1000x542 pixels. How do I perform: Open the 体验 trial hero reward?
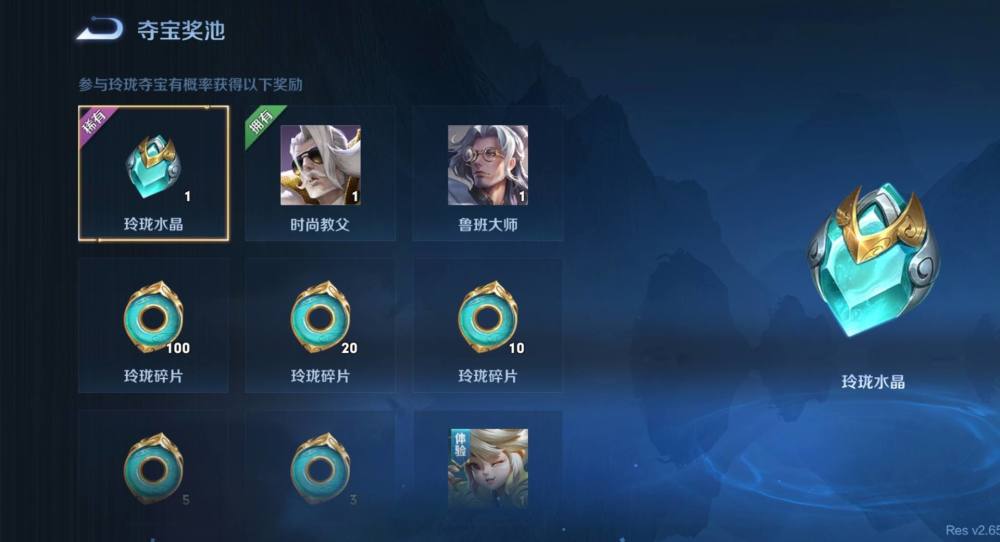pos(488,468)
